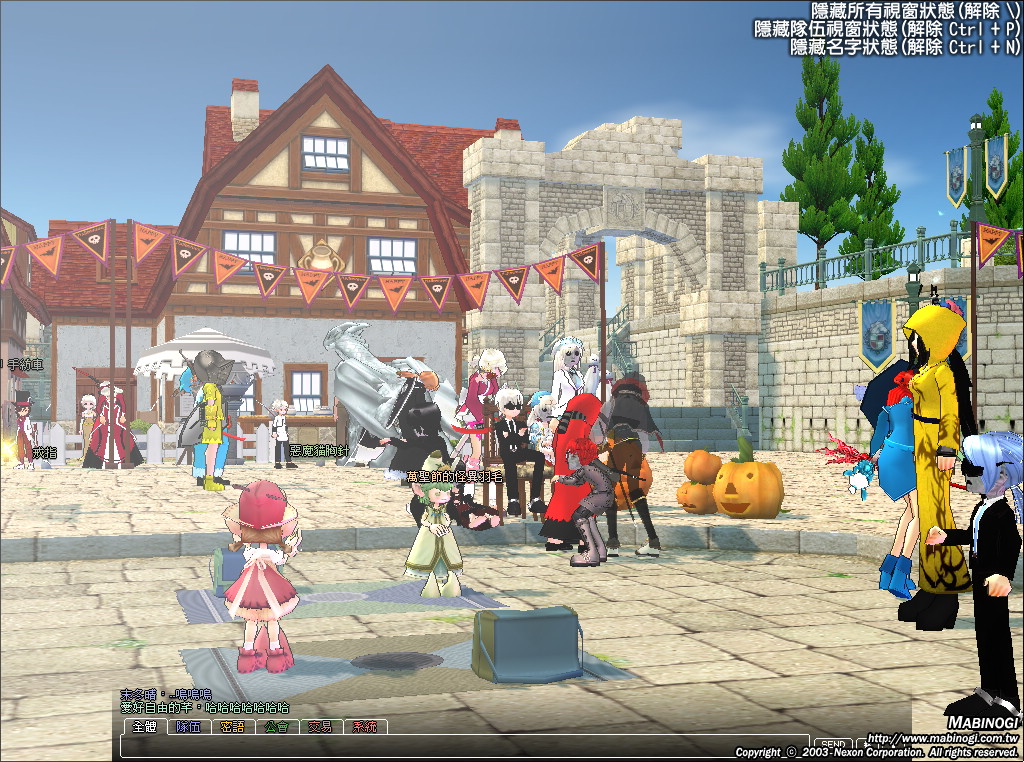Select the 密語 whisper chat tab

click(x=232, y=727)
